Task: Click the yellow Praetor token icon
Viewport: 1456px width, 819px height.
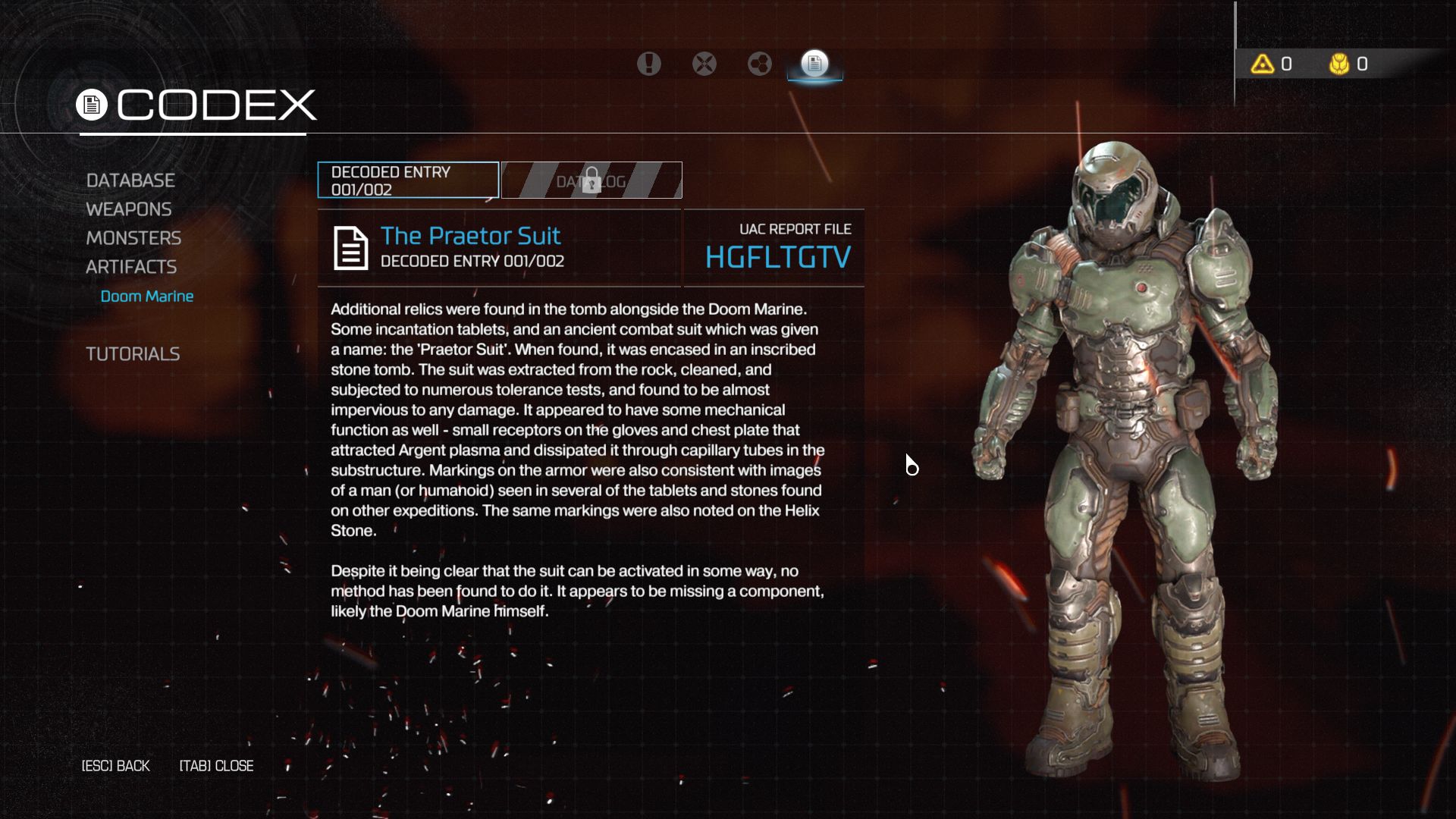Action: click(x=1339, y=64)
